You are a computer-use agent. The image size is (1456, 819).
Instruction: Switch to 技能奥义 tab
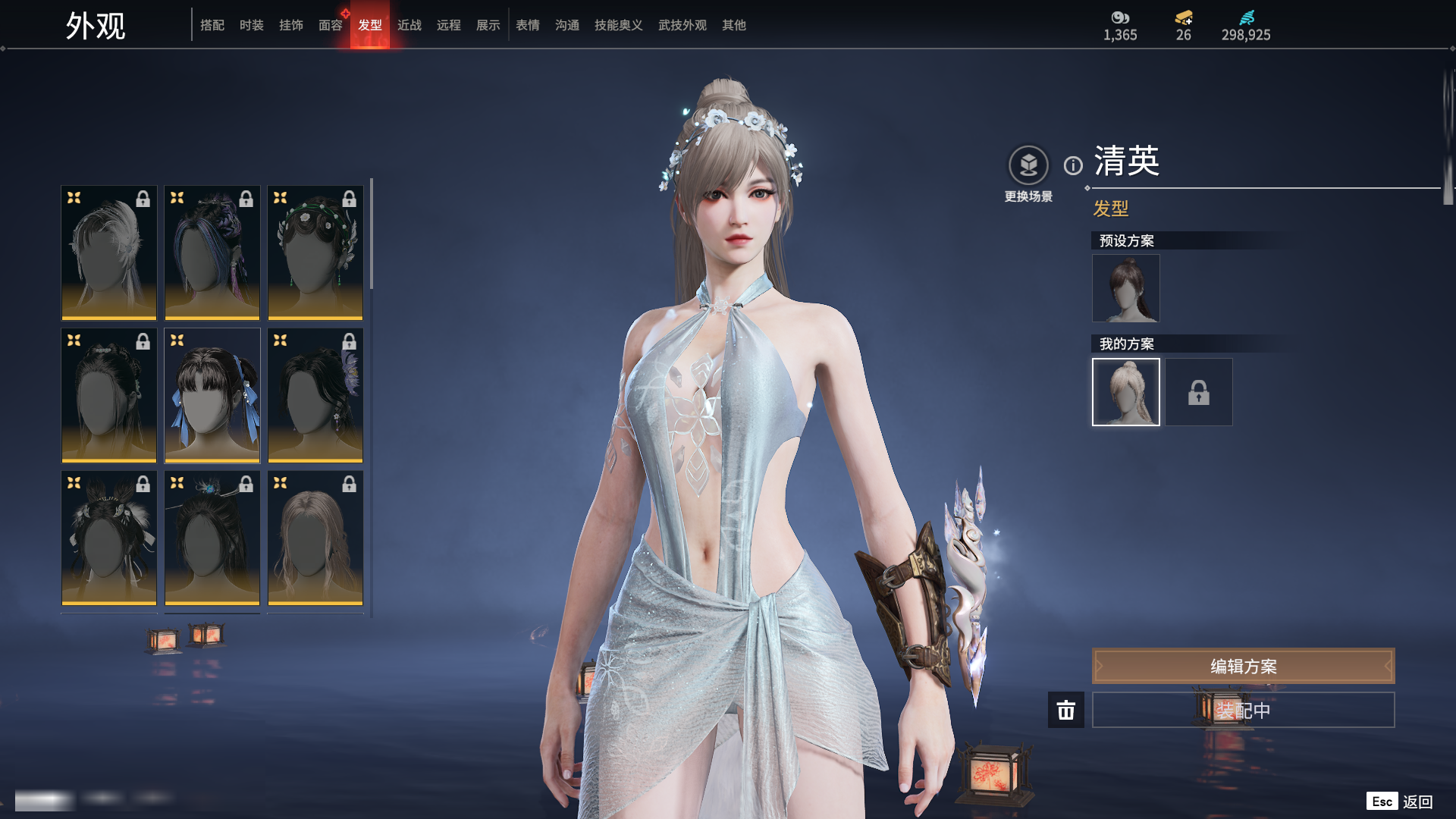(619, 25)
